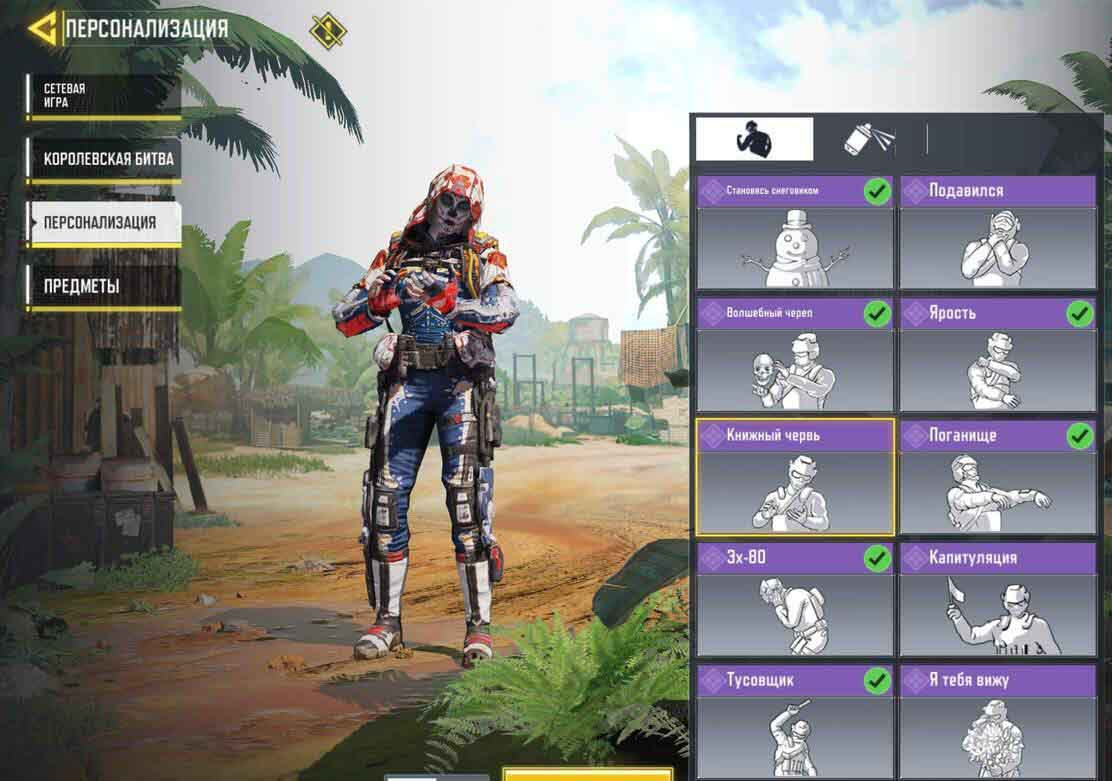Click the yellow diamond icon in header
The image size is (1112, 781).
coord(328,30)
